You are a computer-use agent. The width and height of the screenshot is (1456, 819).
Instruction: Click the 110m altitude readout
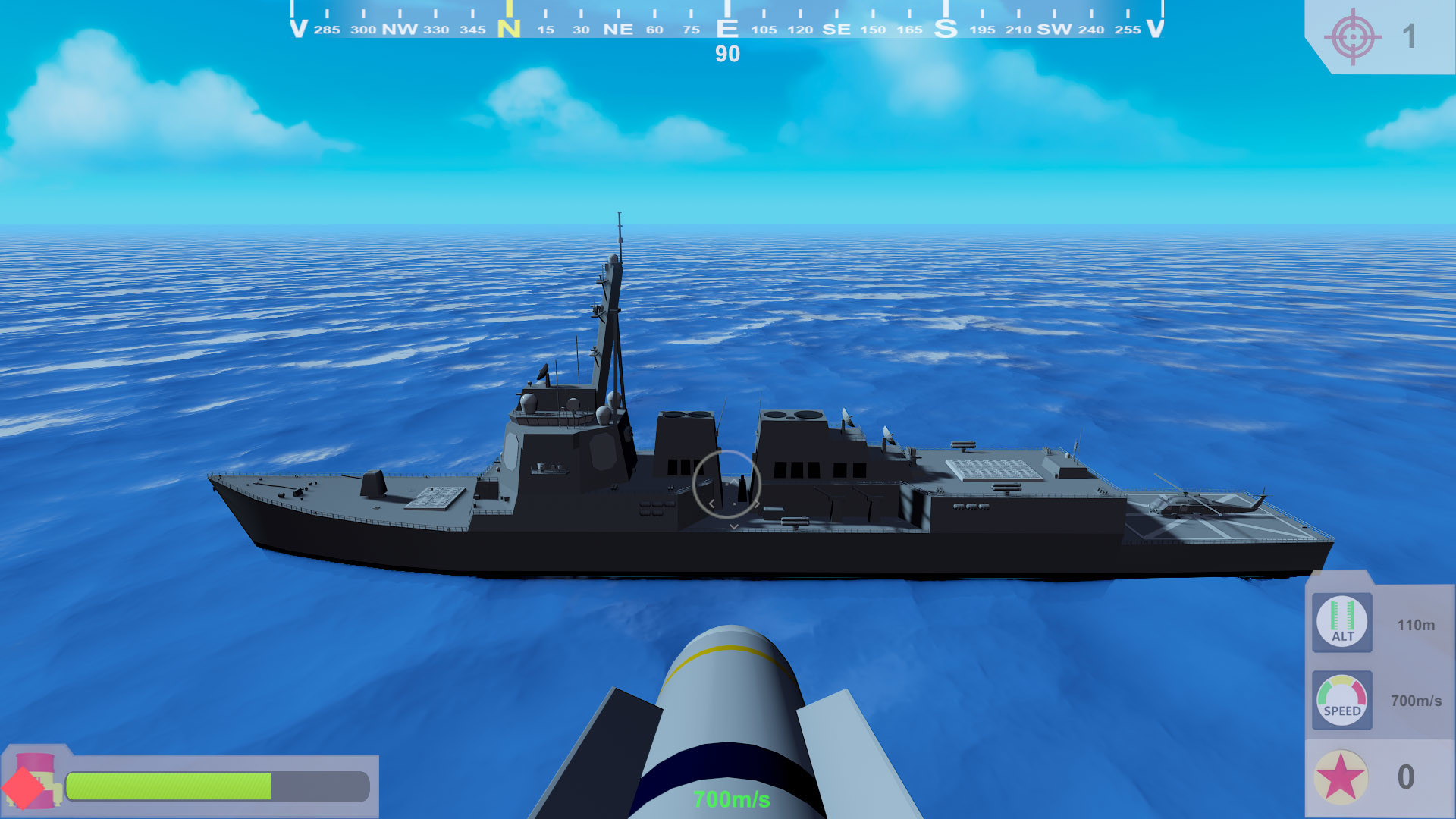tap(1415, 626)
